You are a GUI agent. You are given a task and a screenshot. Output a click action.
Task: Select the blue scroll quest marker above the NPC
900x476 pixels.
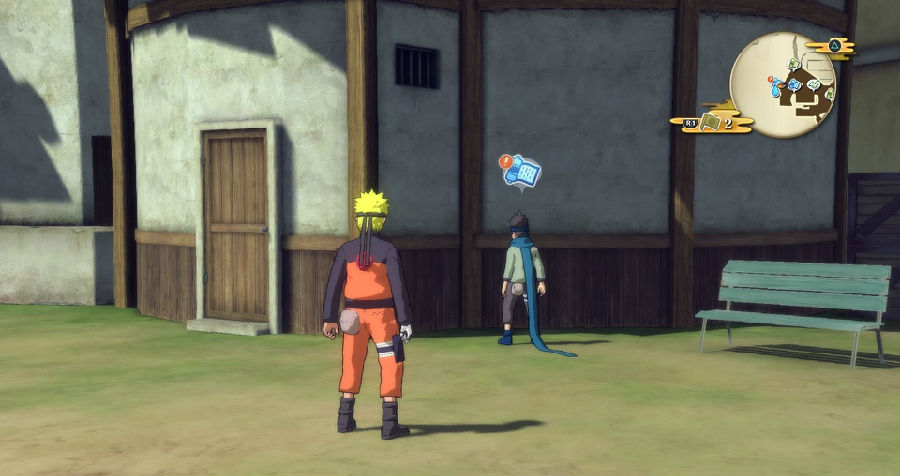[x=523, y=172]
